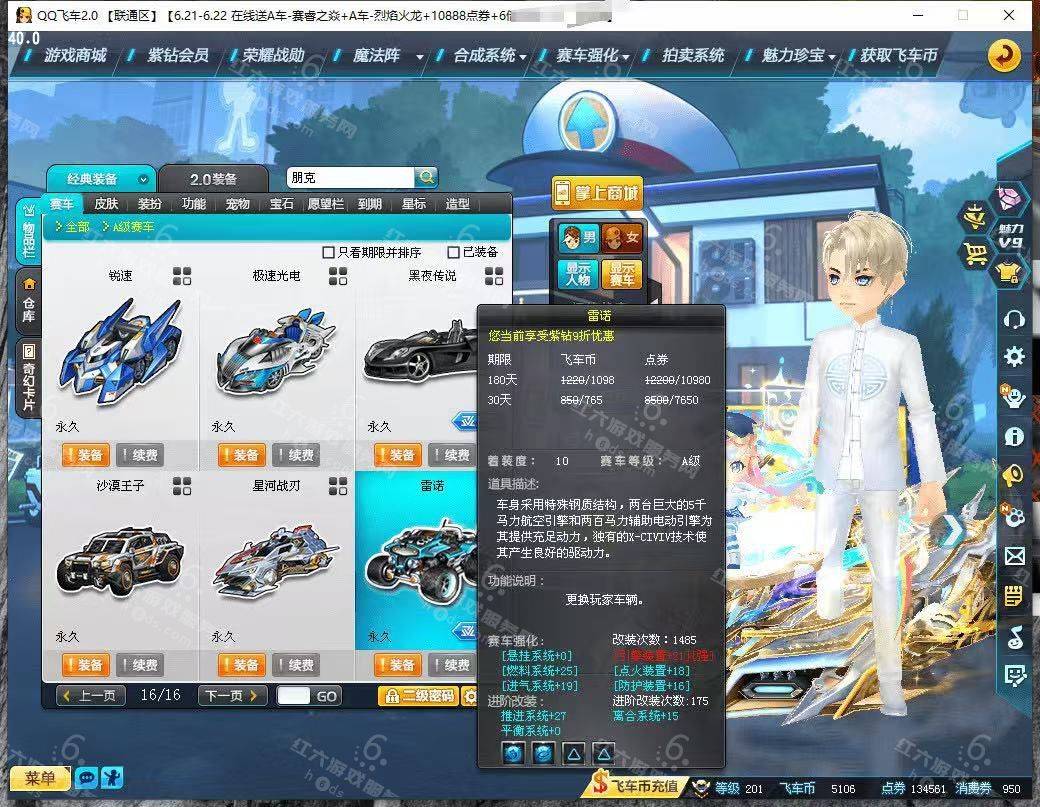
Task: Select the 女 female character button
Action: tap(622, 239)
